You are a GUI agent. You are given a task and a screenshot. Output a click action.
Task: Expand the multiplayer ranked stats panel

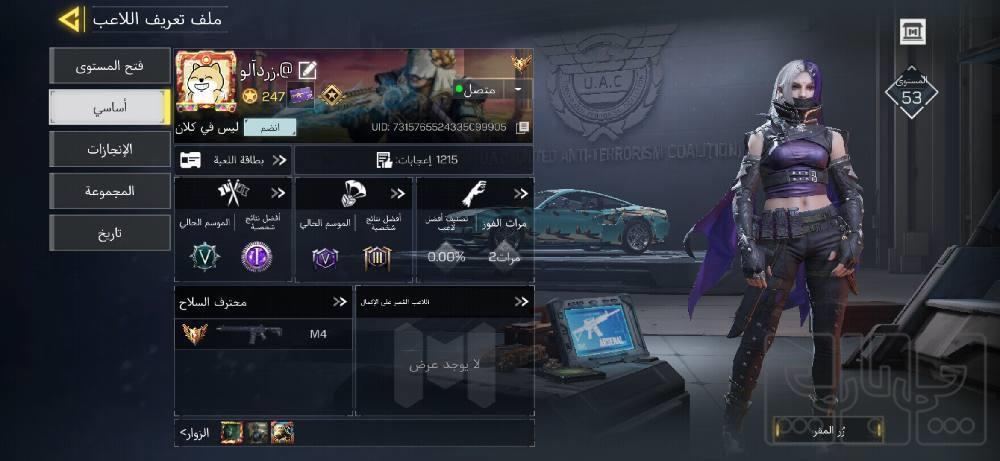tap(234, 230)
